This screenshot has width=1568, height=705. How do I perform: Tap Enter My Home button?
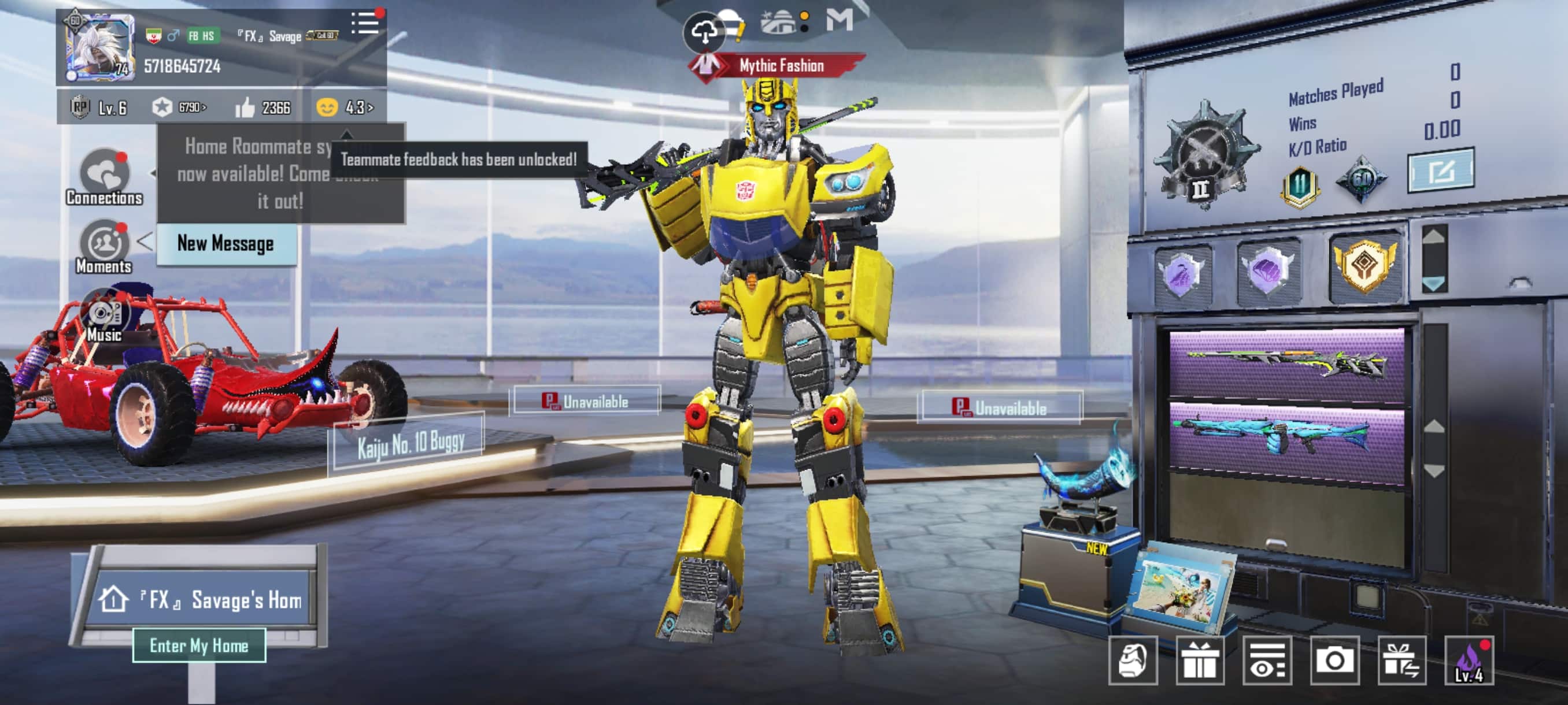199,645
